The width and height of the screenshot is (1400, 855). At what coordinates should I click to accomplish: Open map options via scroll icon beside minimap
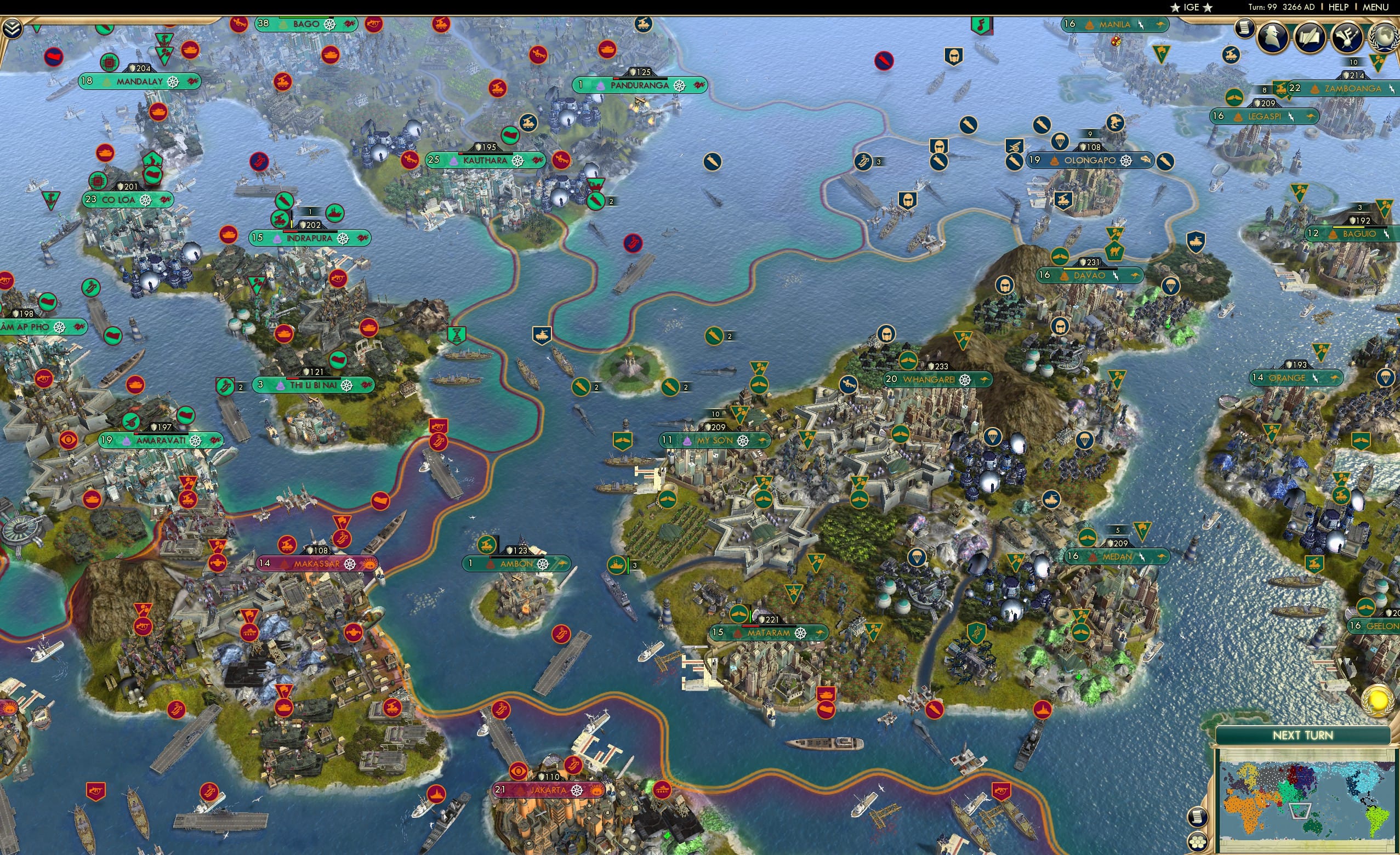[1199, 818]
